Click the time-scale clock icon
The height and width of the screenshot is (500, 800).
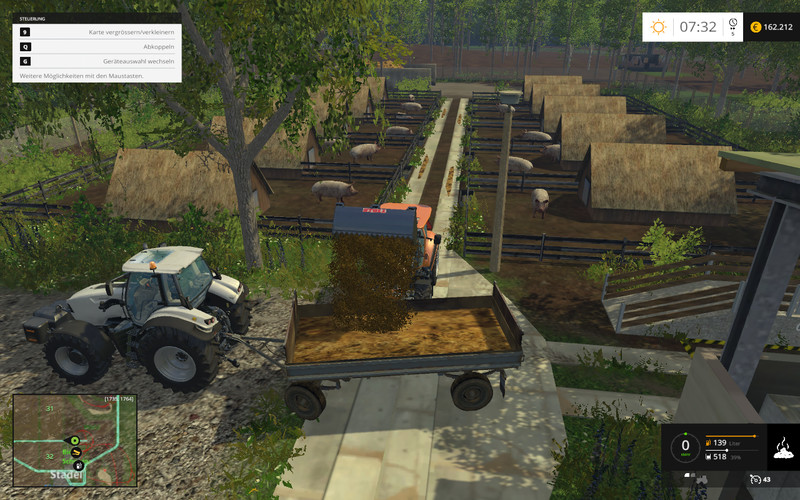tap(733, 23)
